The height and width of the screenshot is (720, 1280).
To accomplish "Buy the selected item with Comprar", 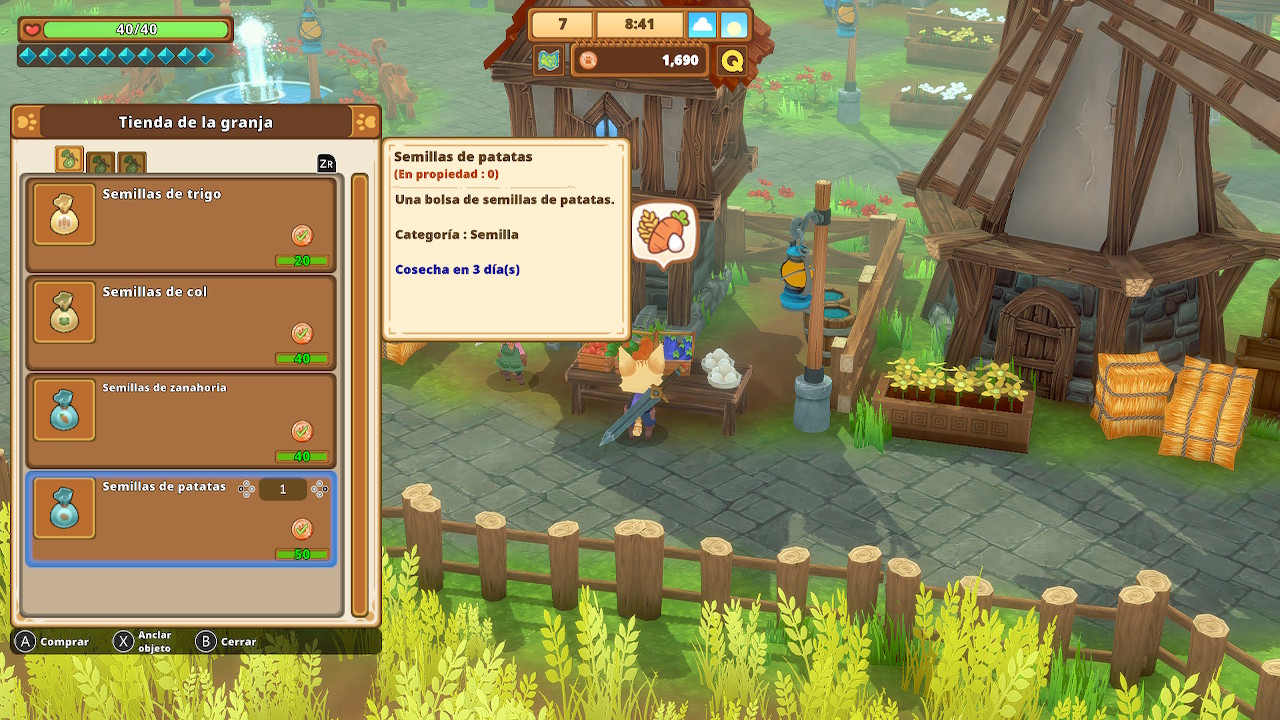I will [52, 642].
